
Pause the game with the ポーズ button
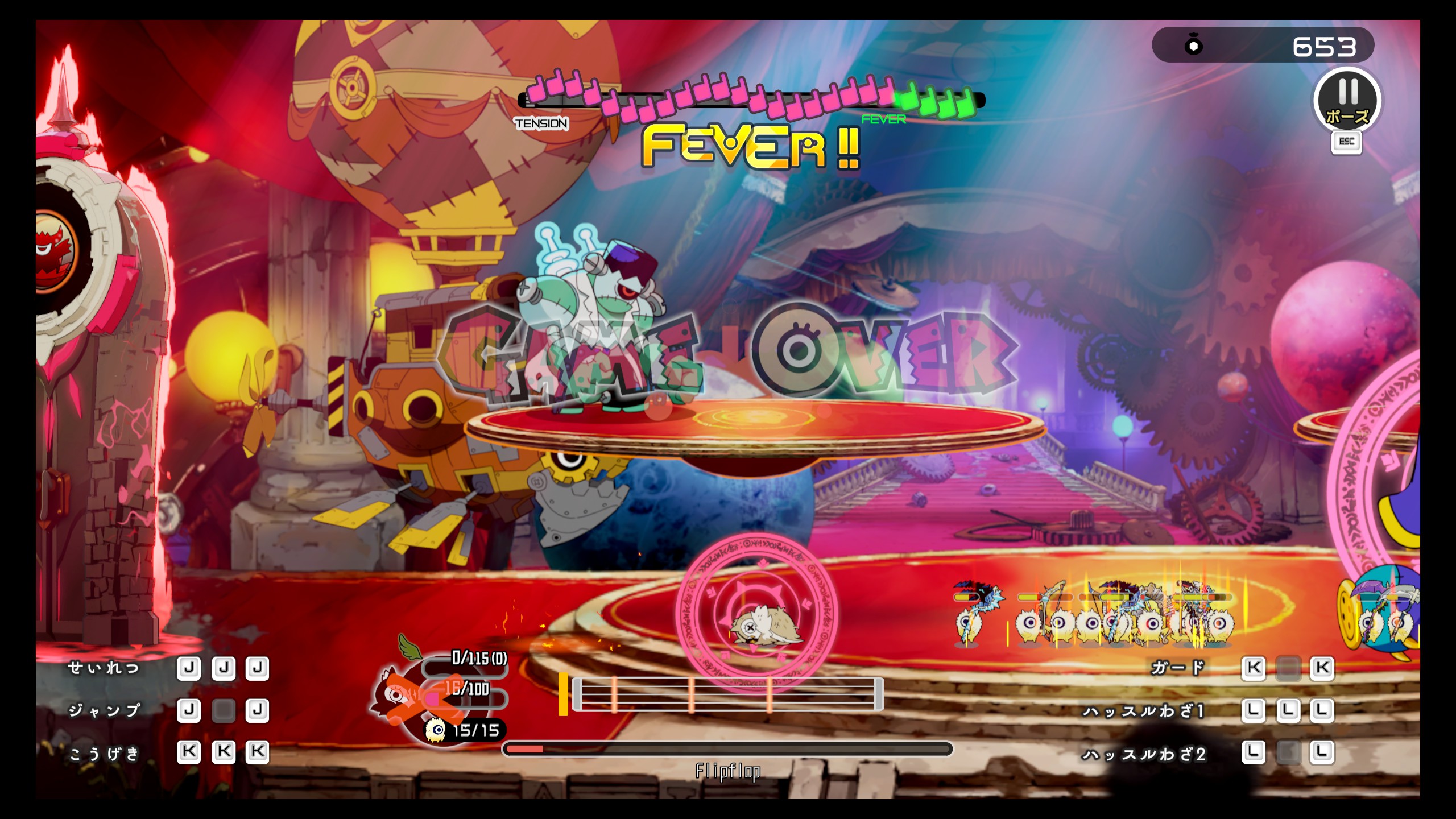pyautogui.click(x=1347, y=101)
